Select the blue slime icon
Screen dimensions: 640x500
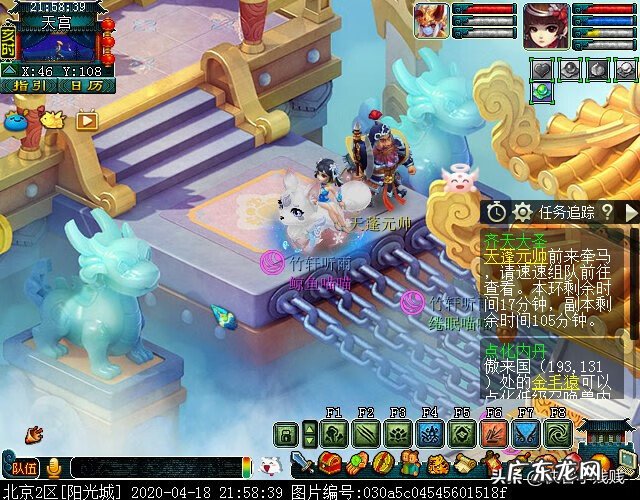coord(16,119)
